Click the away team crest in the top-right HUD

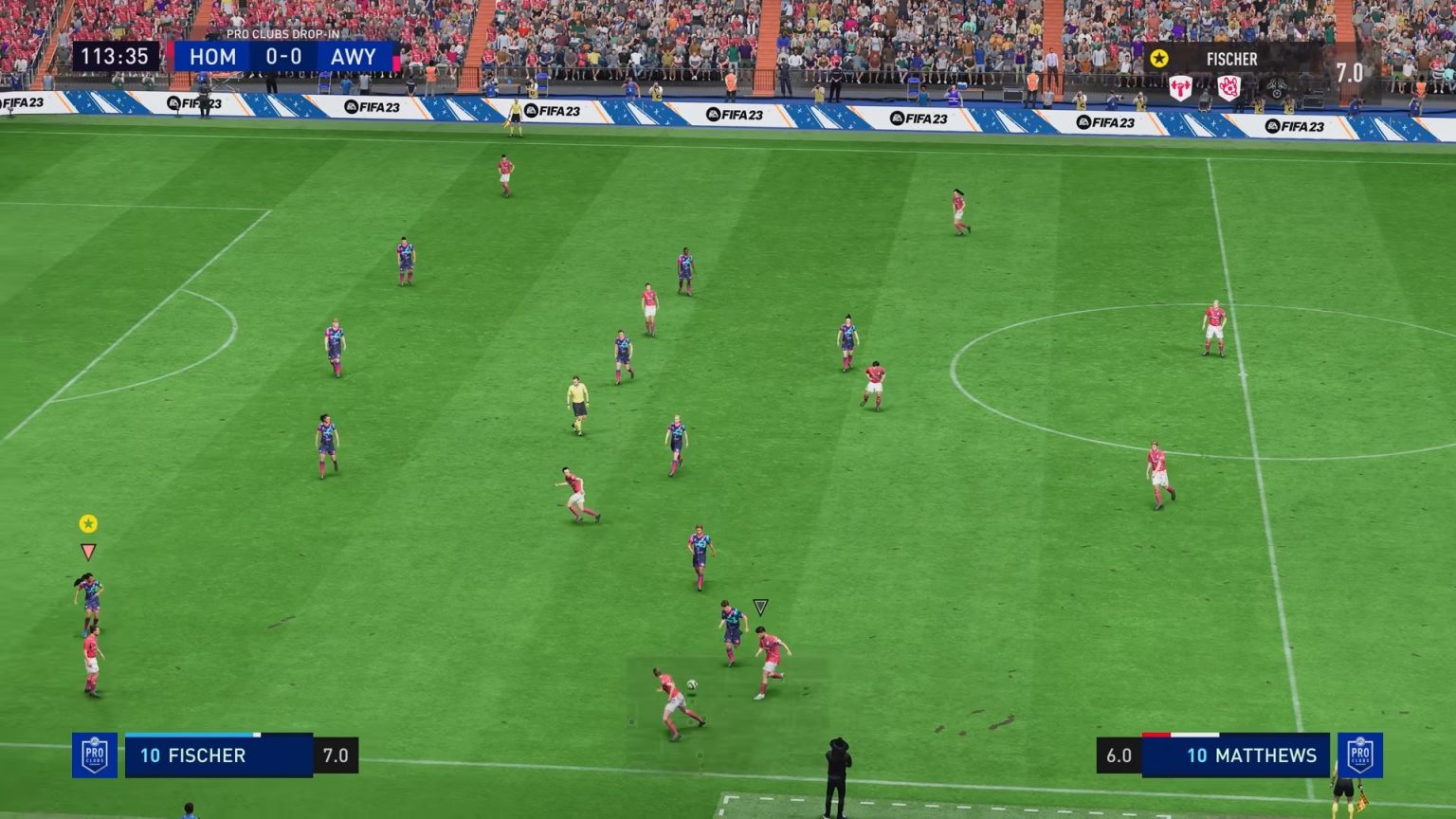tap(1228, 85)
